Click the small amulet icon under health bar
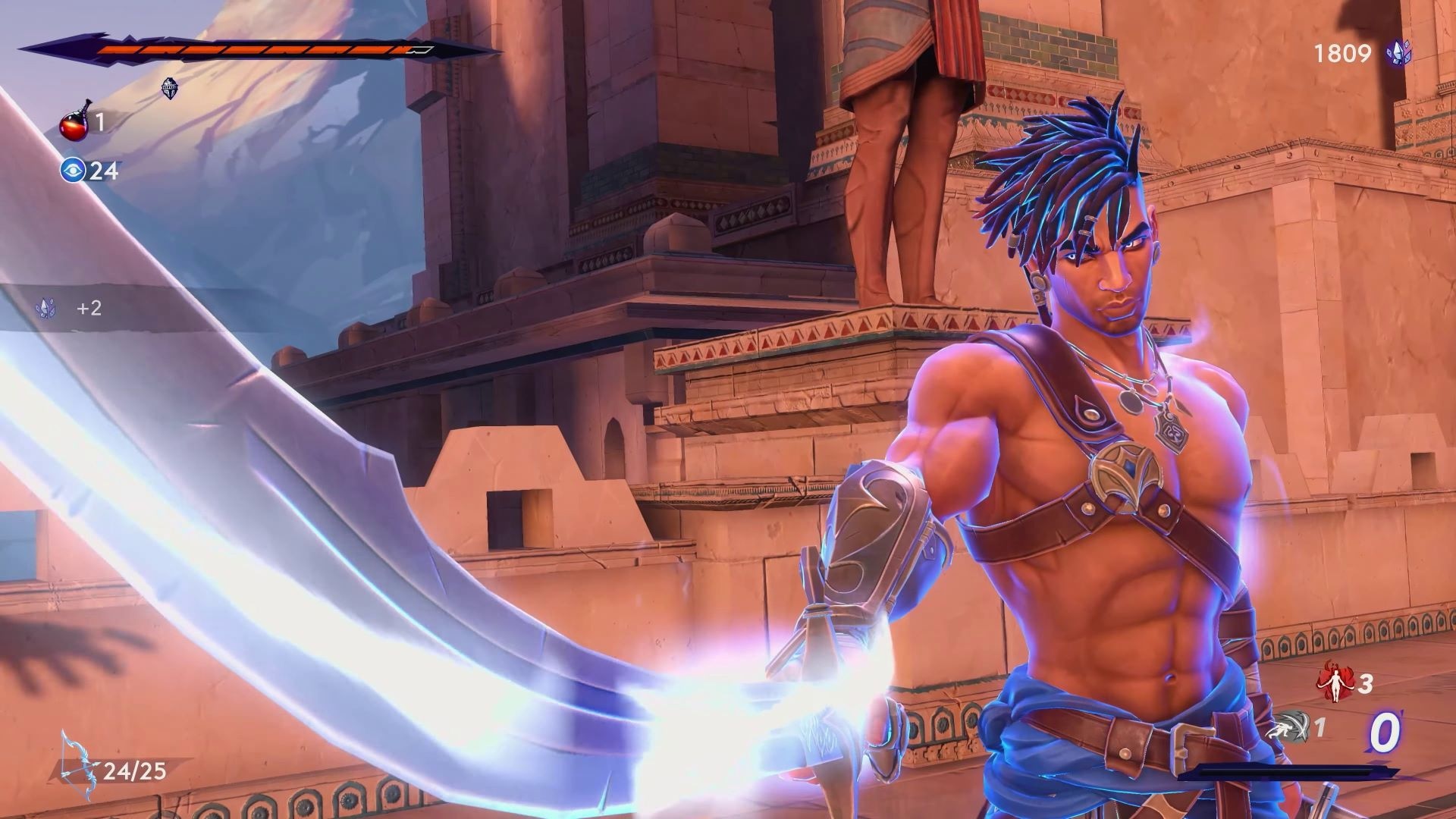 [x=171, y=88]
